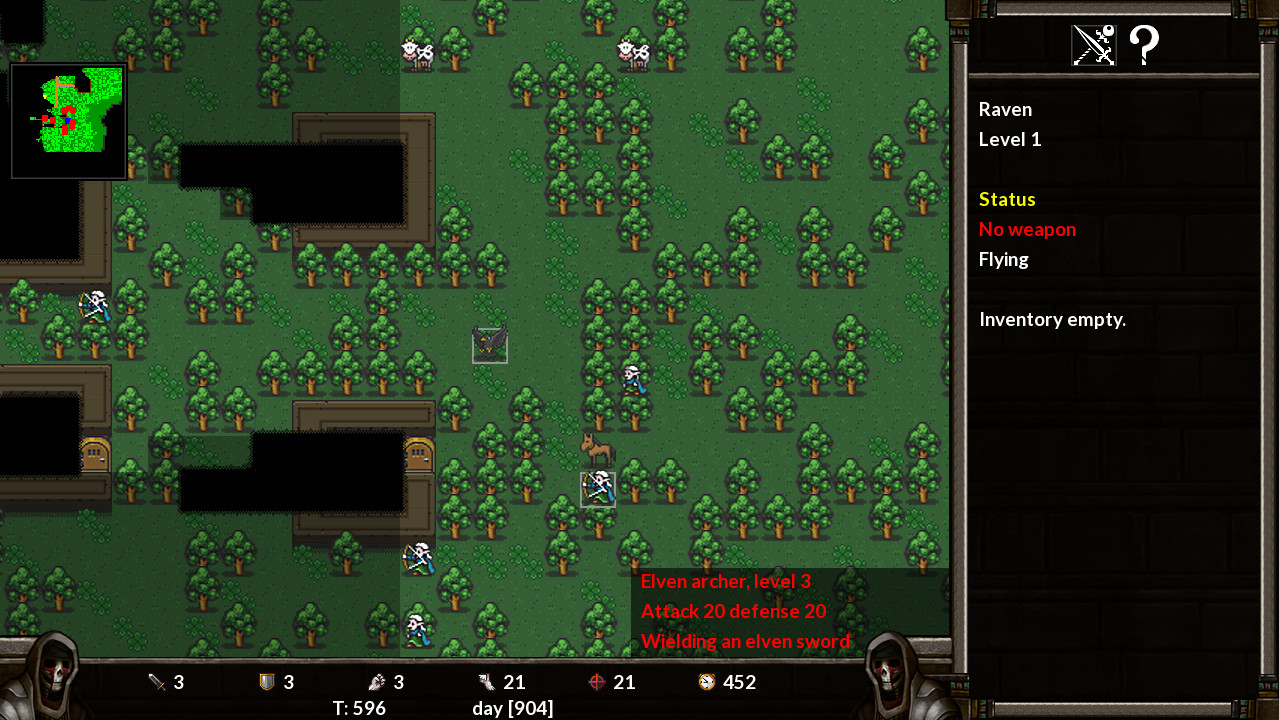Viewport: 1280px width, 720px height.
Task: Click the red No weapon status text
Action: [1027, 229]
